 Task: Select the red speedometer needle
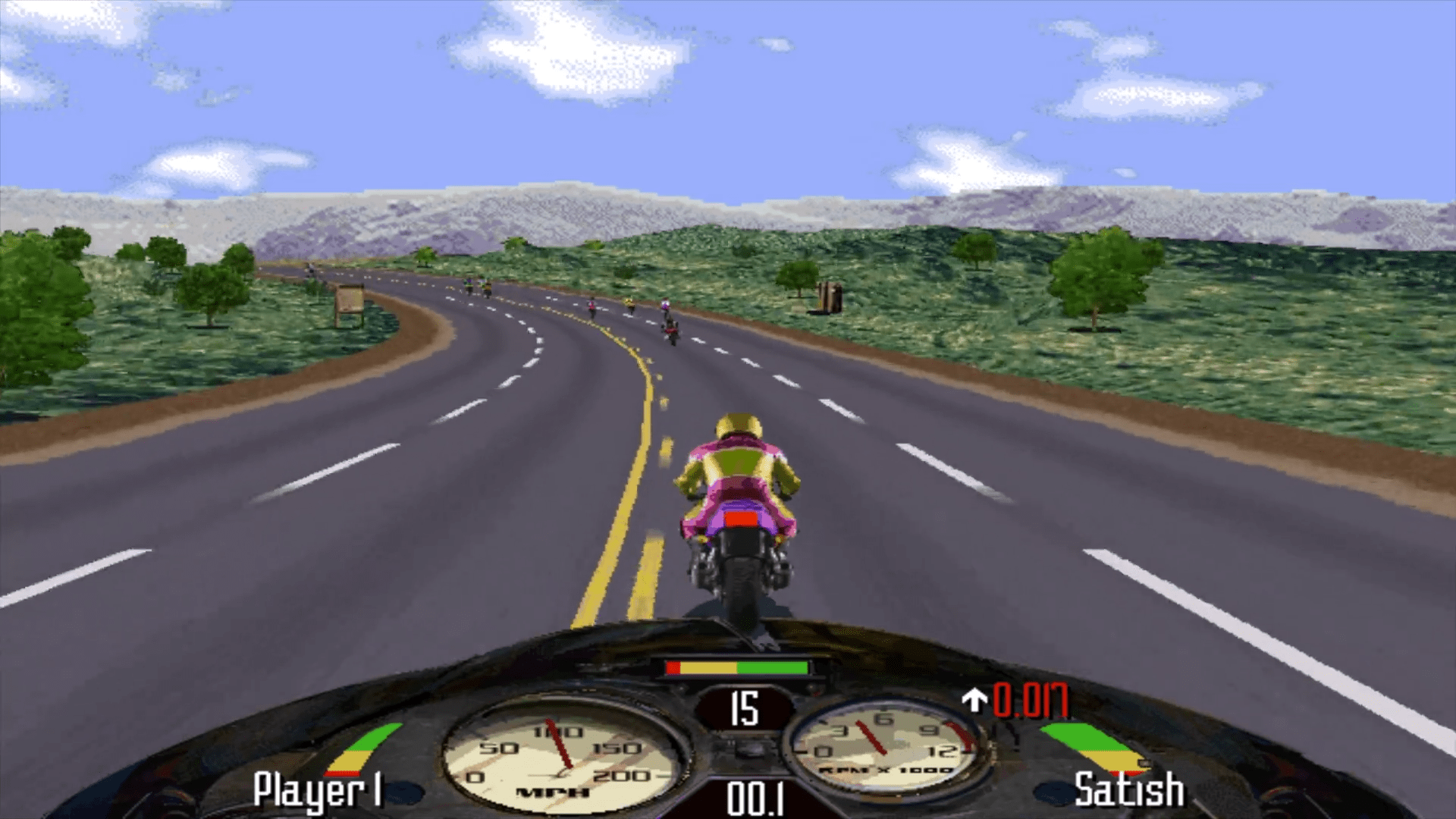[x=561, y=743]
